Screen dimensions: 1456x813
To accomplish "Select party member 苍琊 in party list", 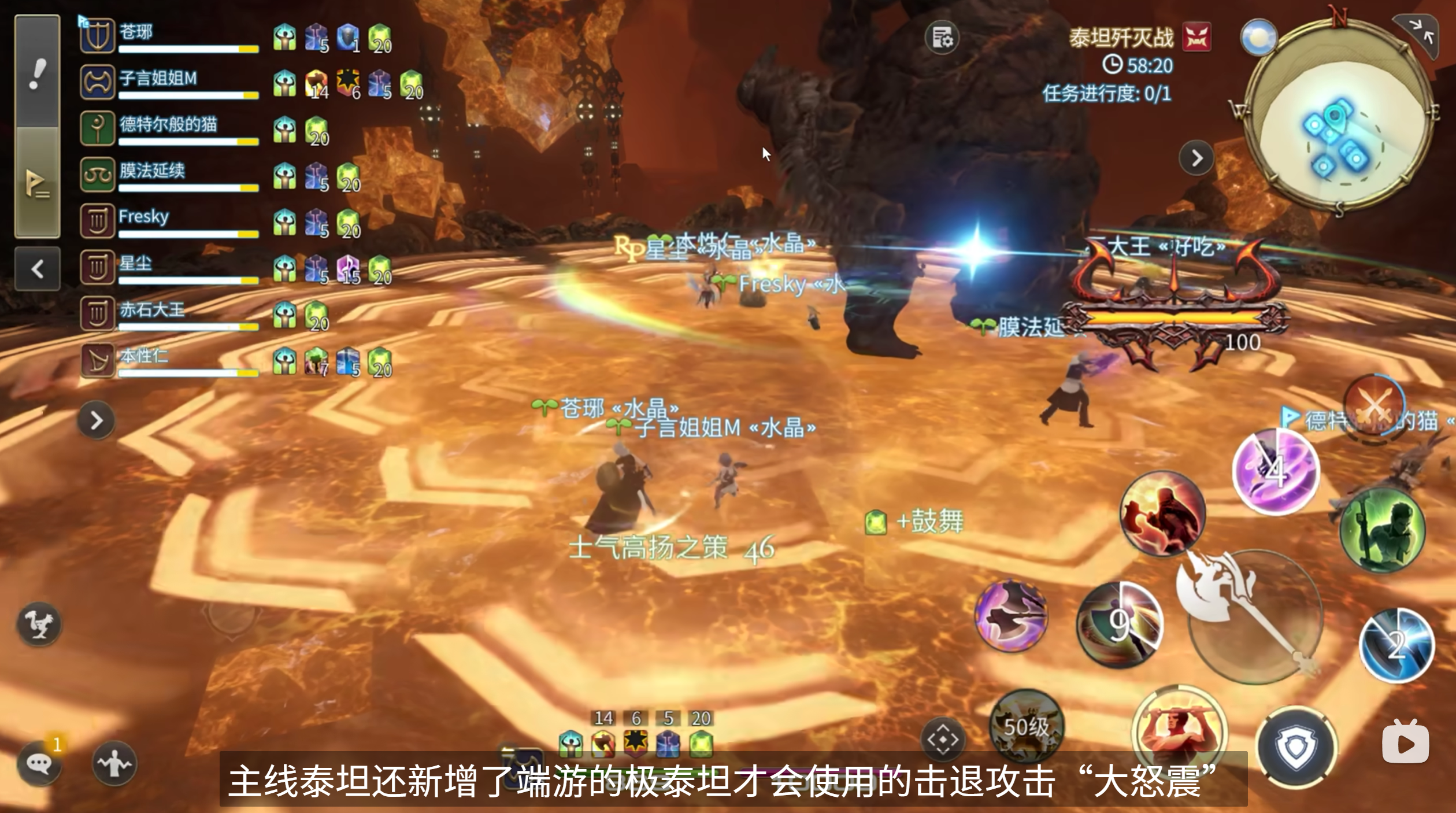I will (x=168, y=36).
